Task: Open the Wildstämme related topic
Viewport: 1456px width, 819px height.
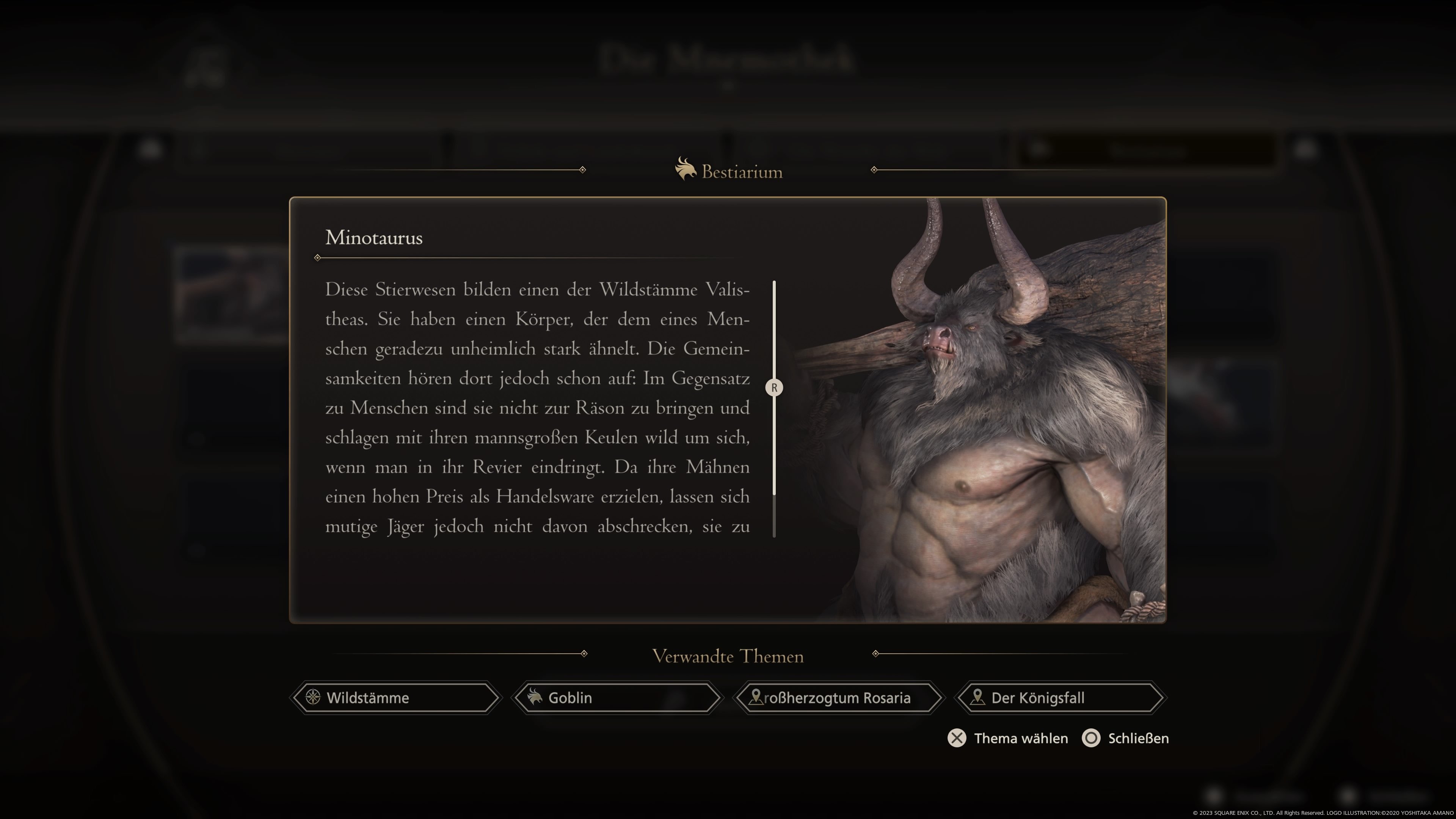Action: click(395, 698)
